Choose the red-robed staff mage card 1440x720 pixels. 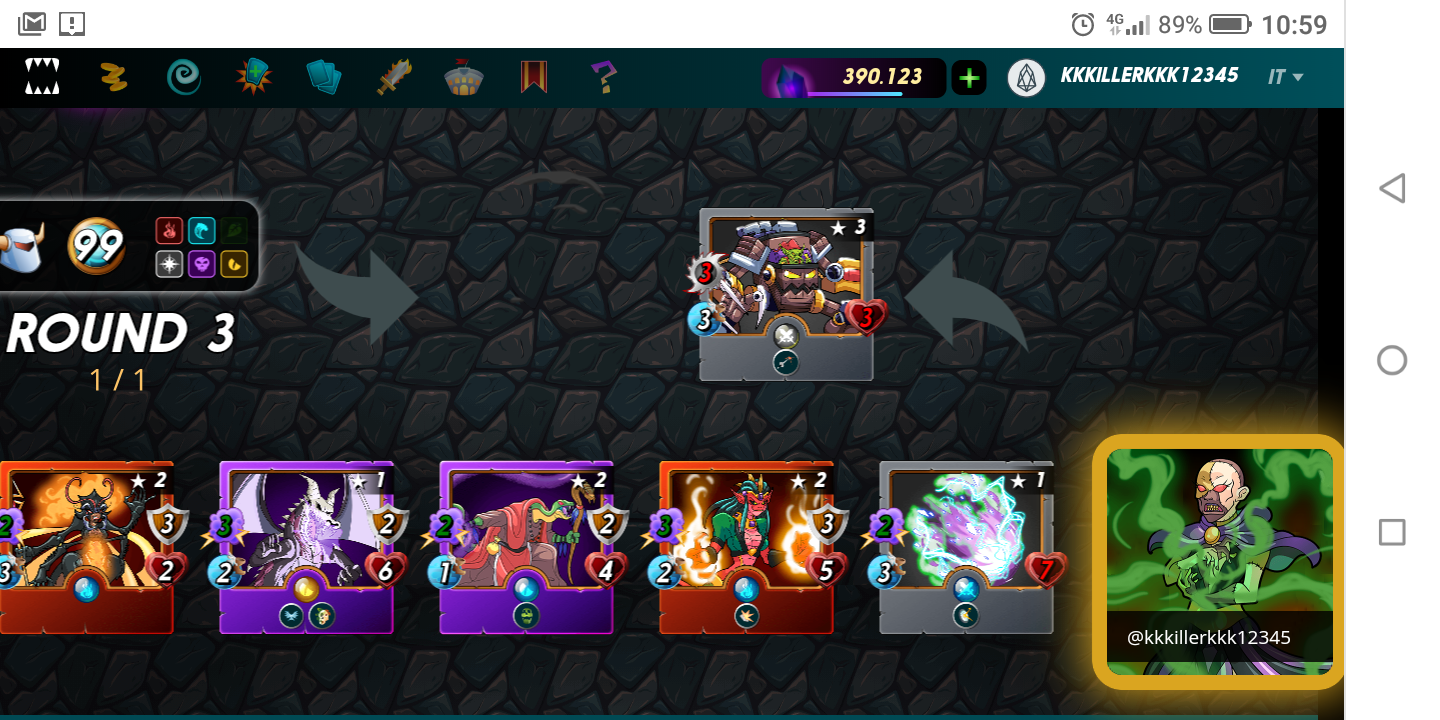tap(526, 547)
